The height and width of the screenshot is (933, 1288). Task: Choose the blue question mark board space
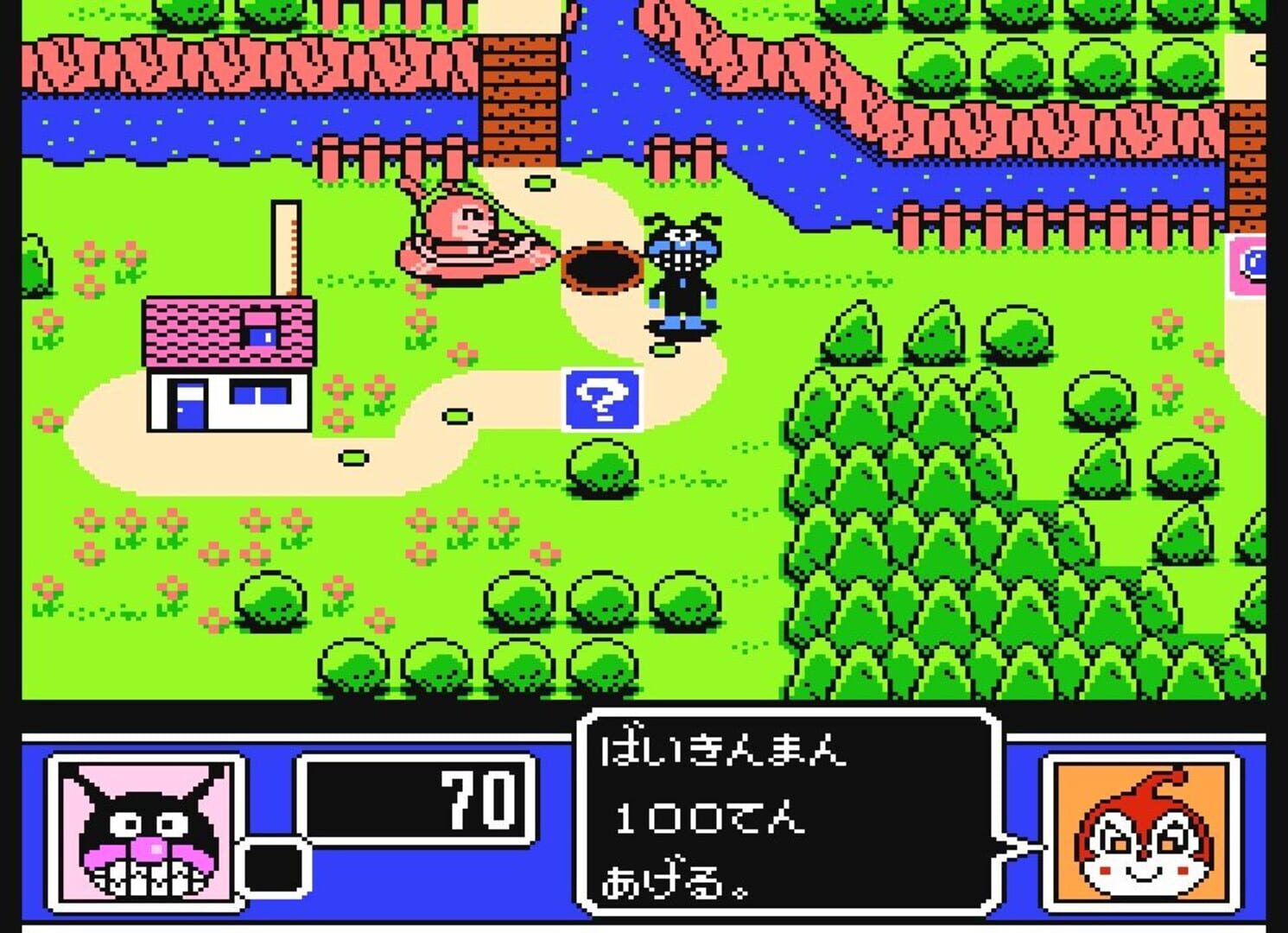point(602,399)
